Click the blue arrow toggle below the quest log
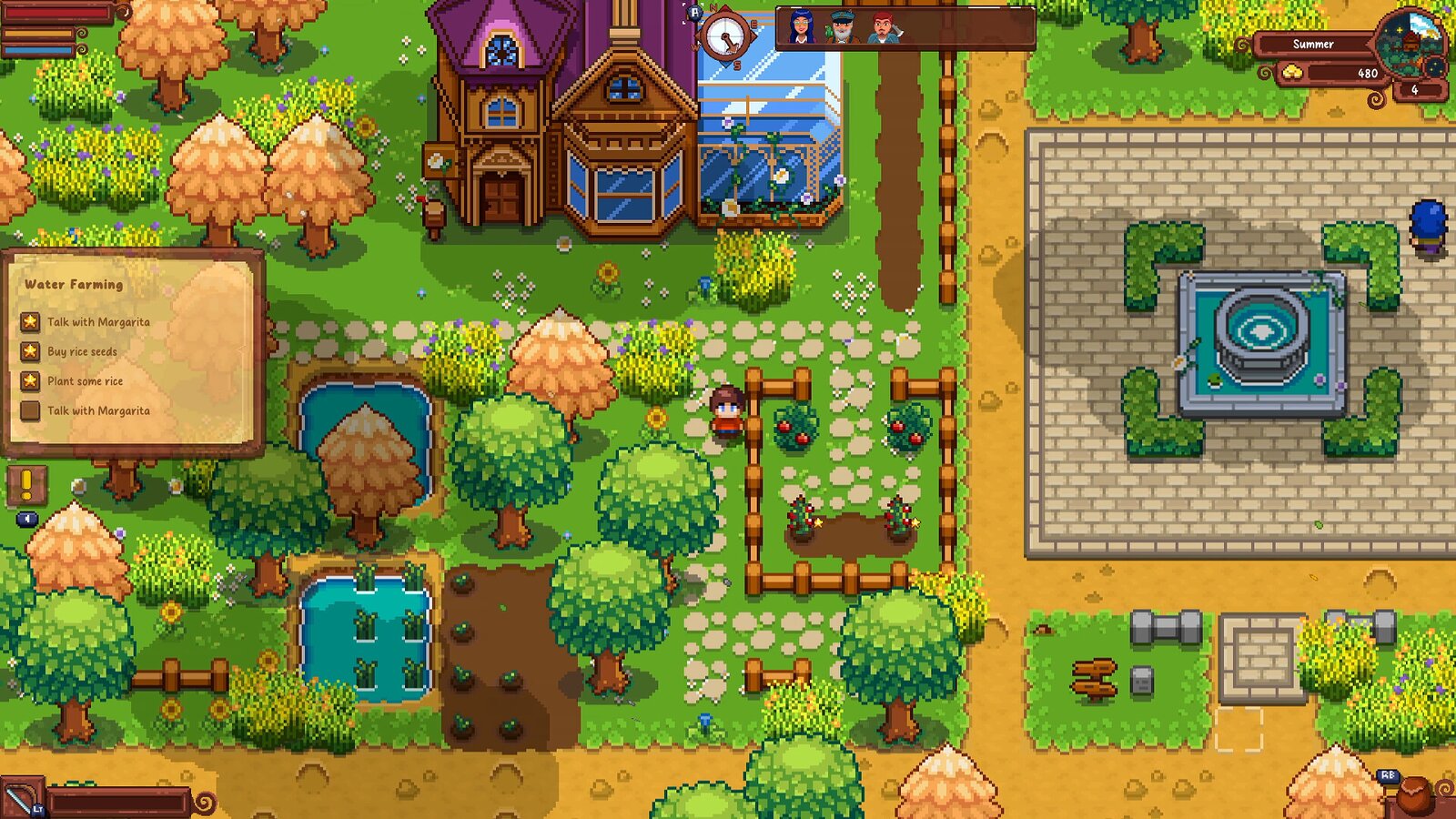Screen dimensions: 1456x819 (x=27, y=519)
